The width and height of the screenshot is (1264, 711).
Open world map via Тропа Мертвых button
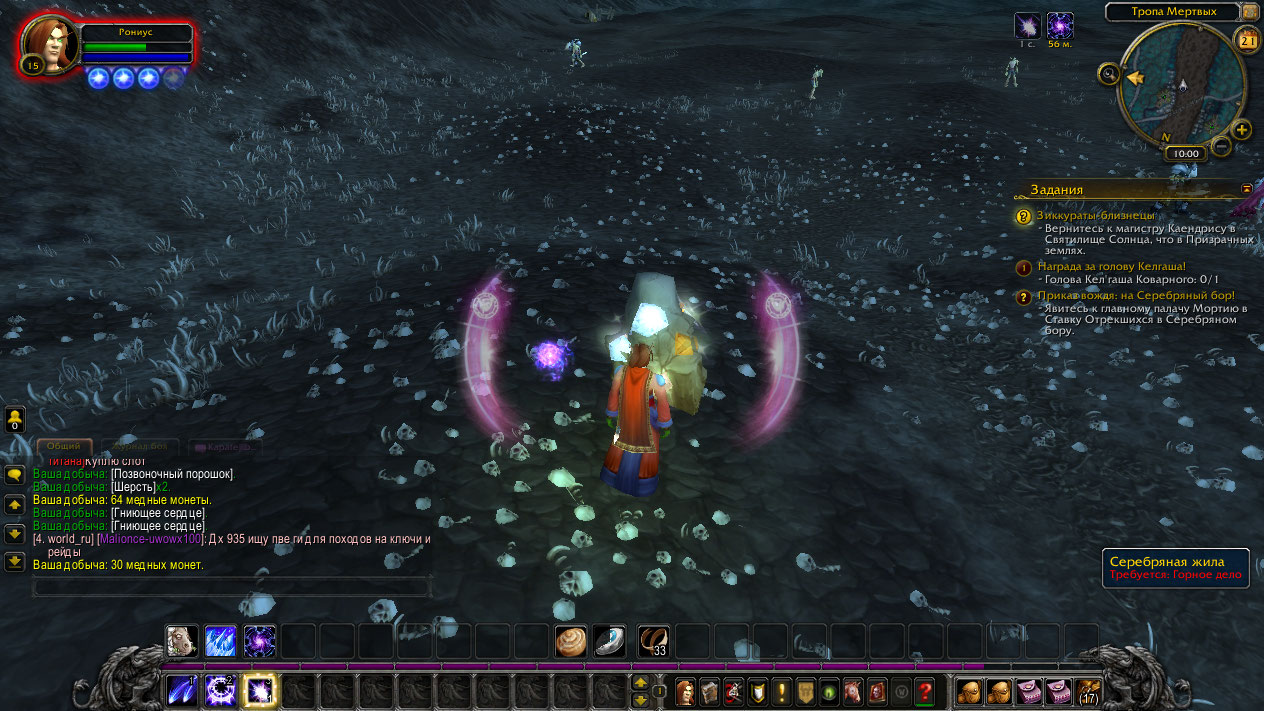[x=1172, y=12]
